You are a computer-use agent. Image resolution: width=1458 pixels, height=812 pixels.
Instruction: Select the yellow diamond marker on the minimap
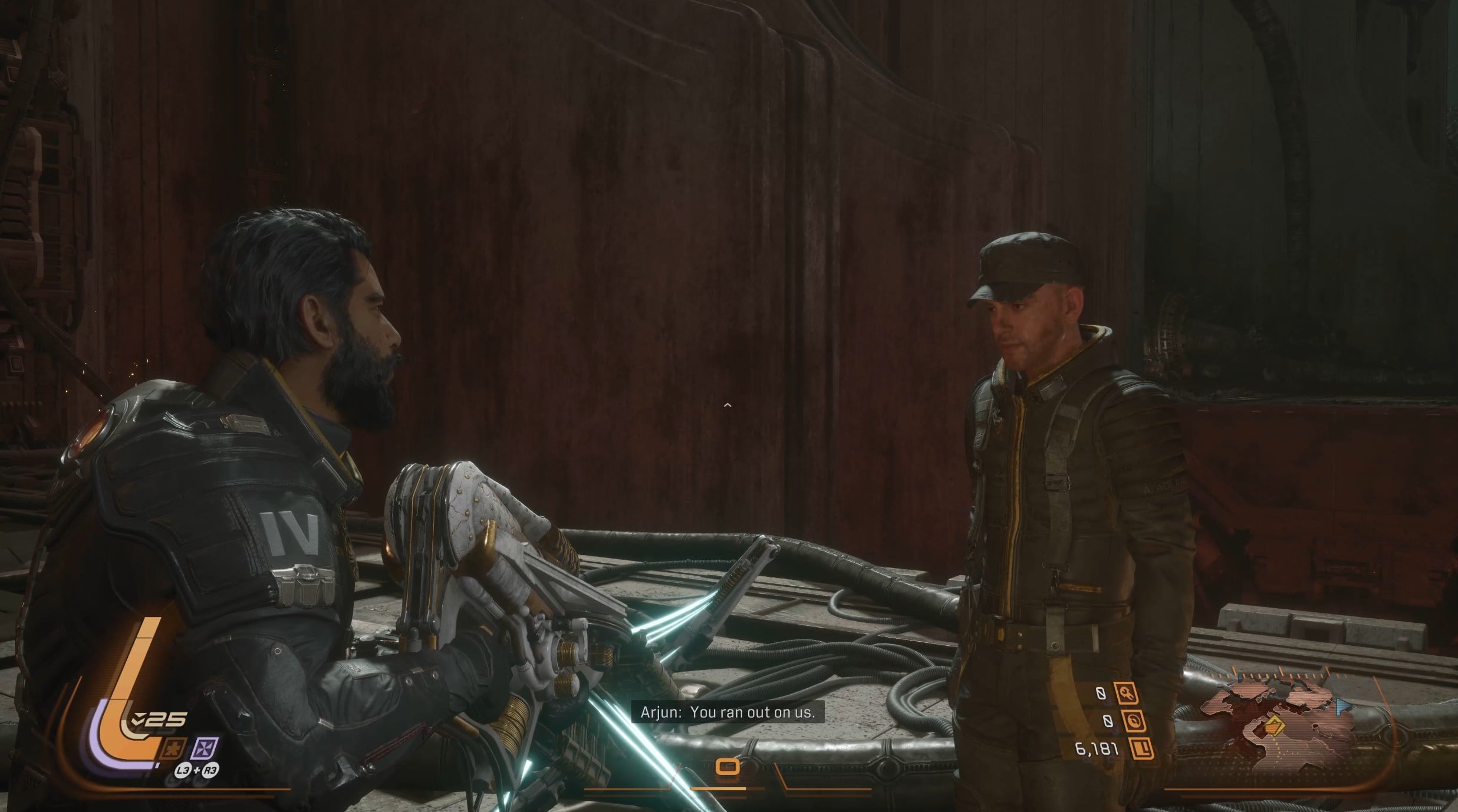[x=1273, y=725]
